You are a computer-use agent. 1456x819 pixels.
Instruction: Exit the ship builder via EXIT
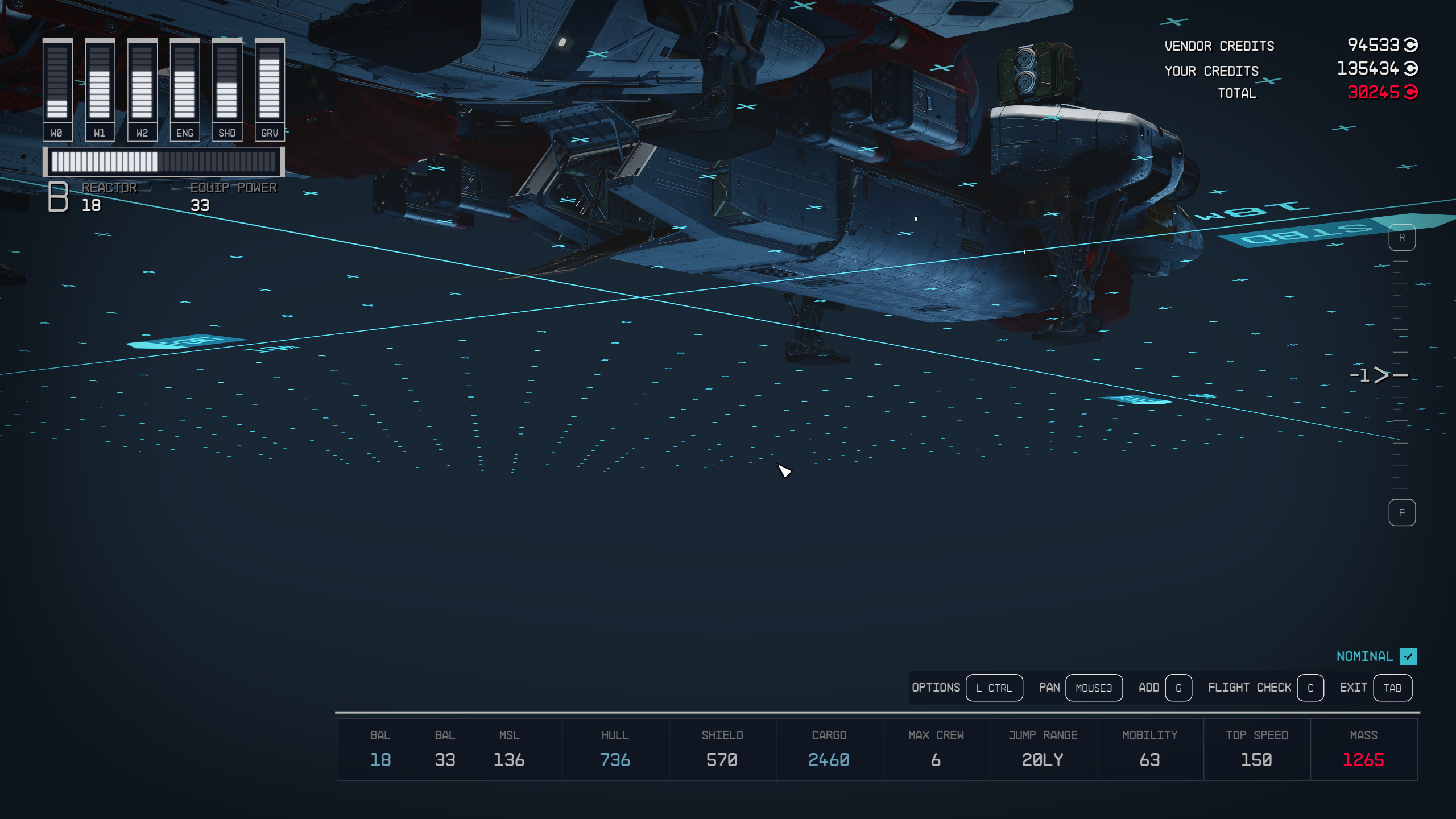click(1392, 688)
